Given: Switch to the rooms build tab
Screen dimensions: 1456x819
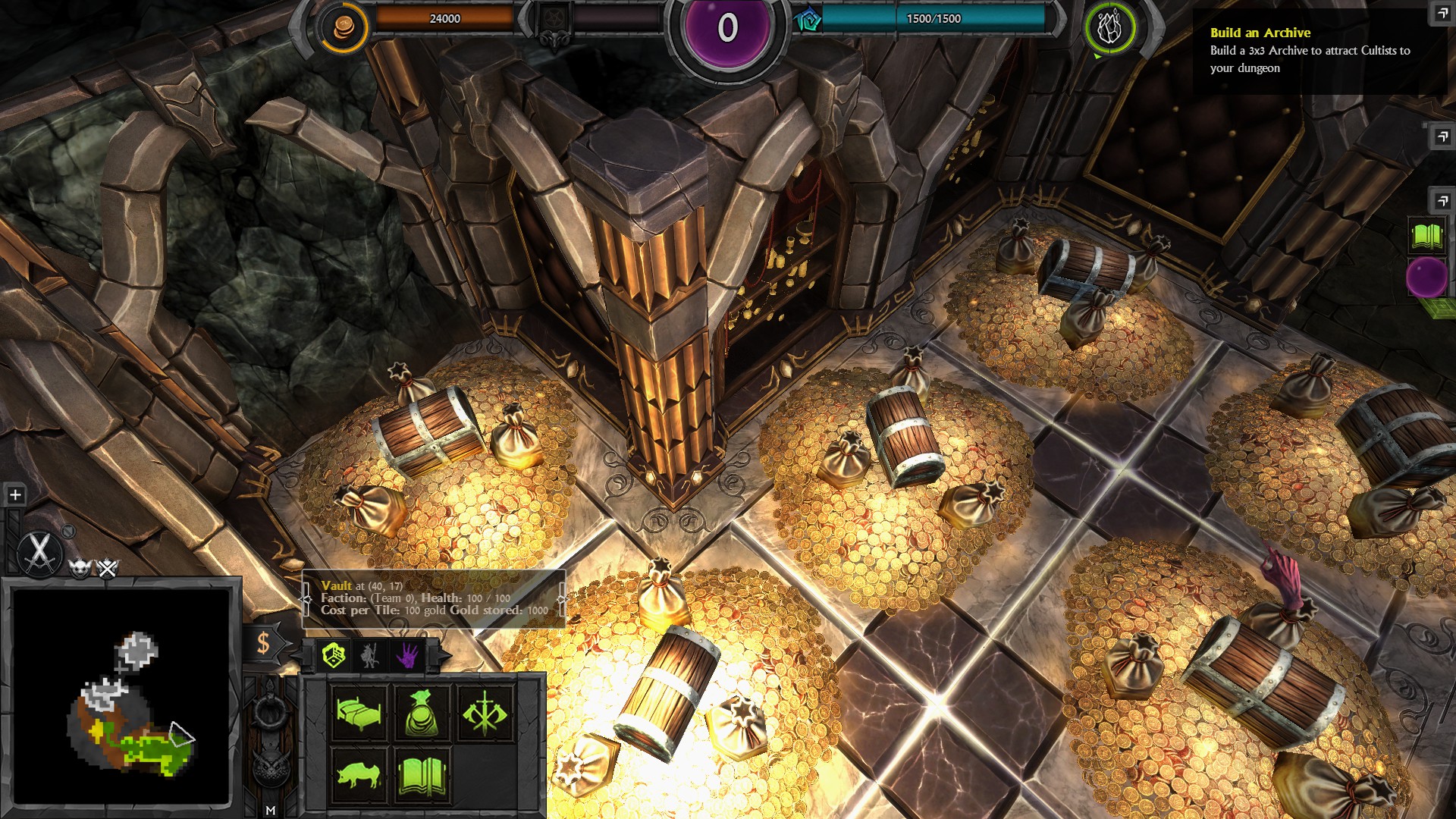Looking at the screenshot, I should coord(334,655).
